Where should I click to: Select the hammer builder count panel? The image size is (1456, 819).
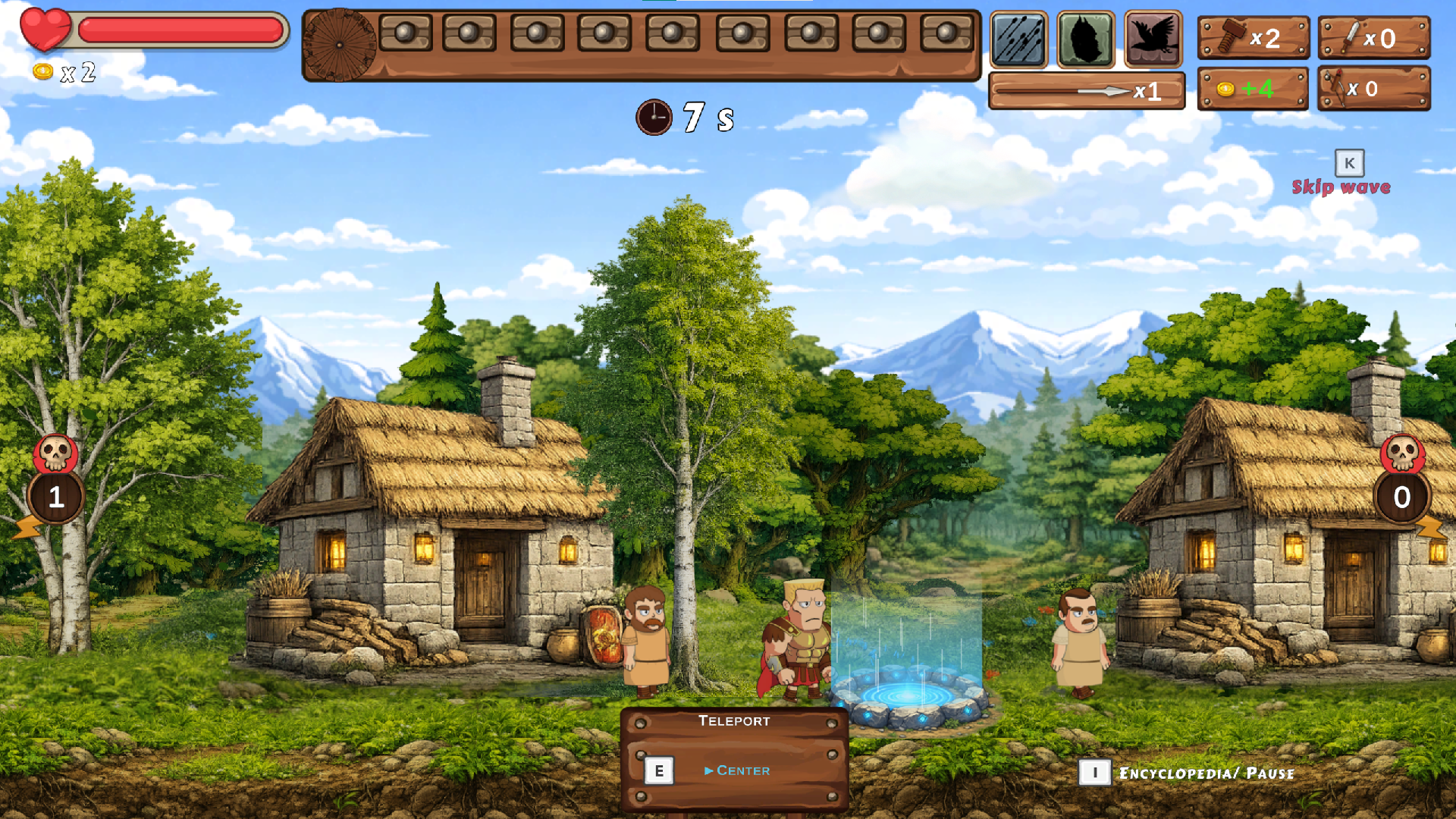(1253, 38)
